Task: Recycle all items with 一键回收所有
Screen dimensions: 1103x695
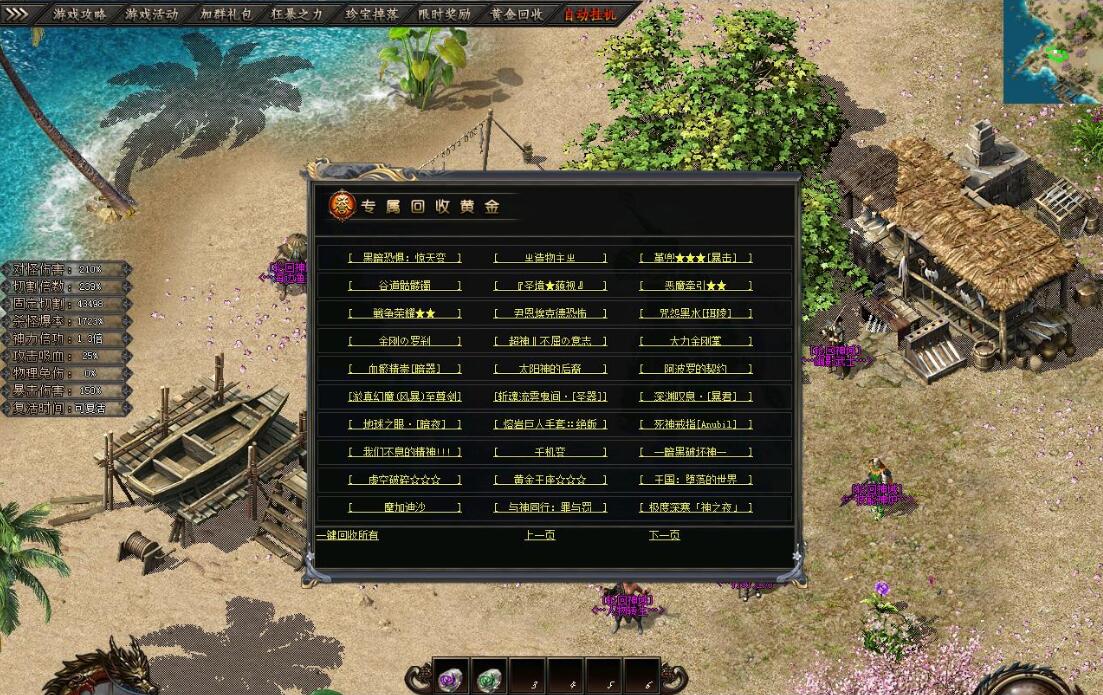Action: tap(347, 535)
